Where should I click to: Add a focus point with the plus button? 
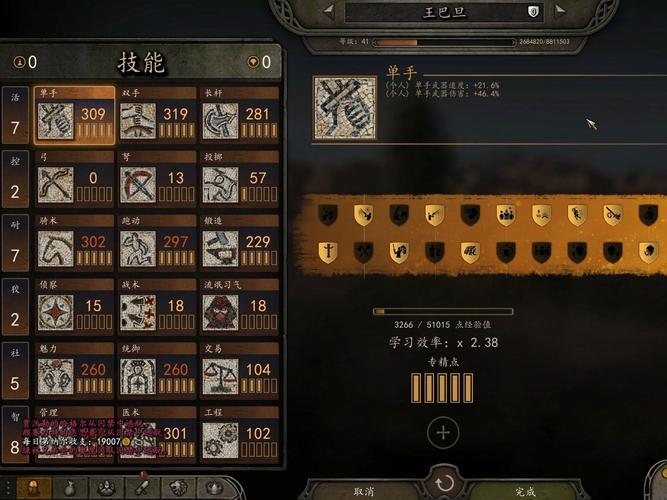(x=443, y=433)
